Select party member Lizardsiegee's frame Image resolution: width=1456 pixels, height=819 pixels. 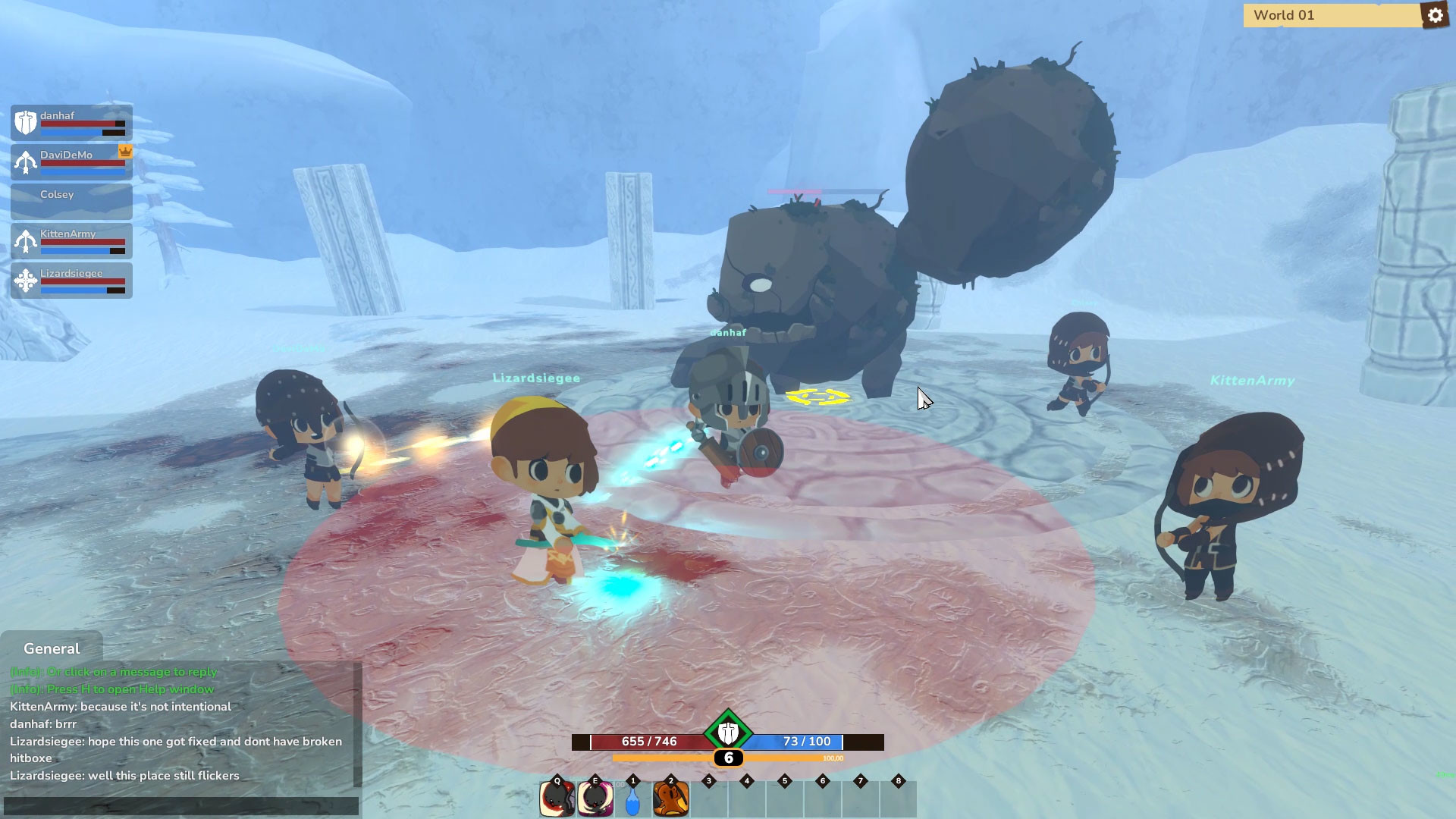click(x=72, y=281)
